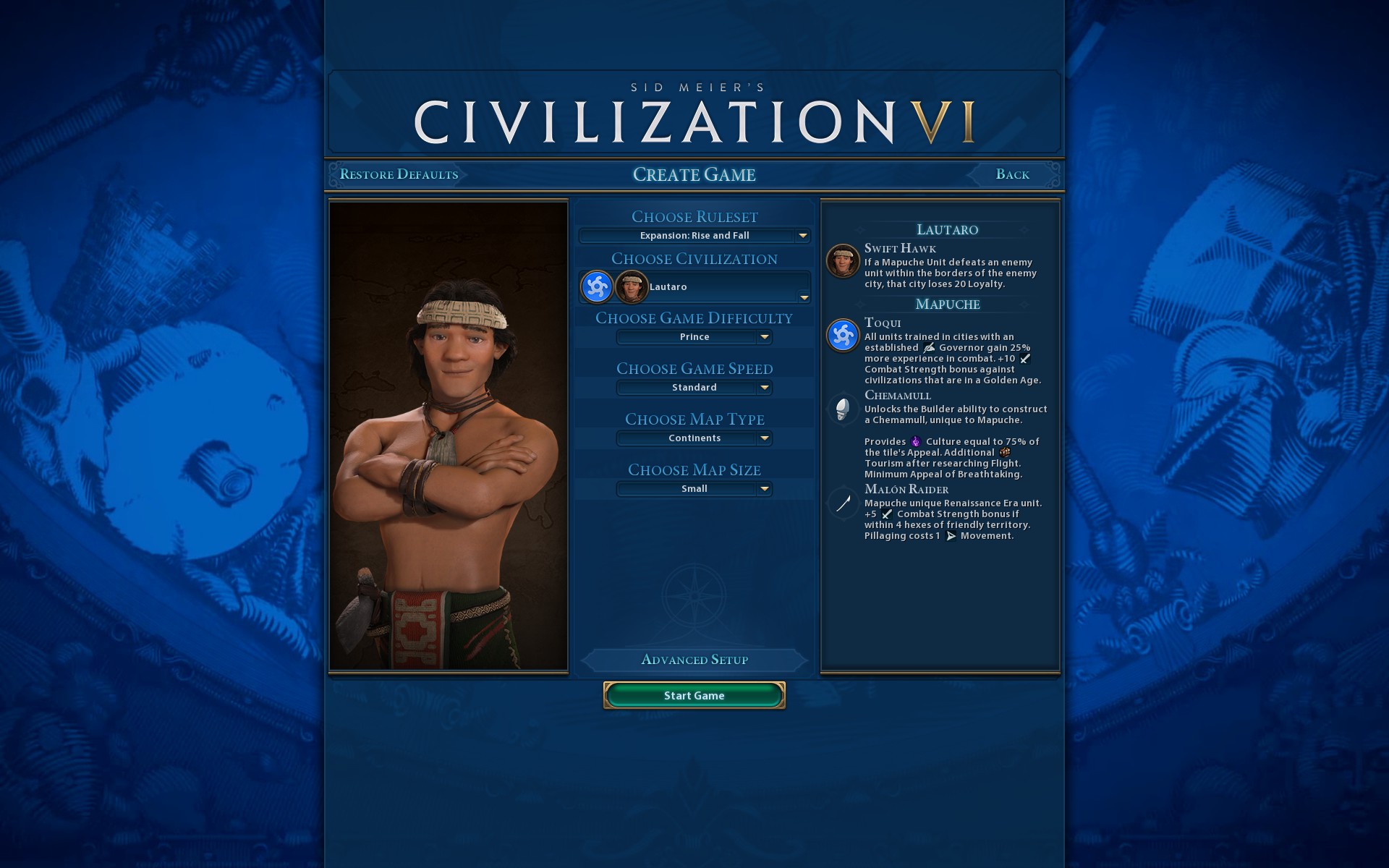The height and width of the screenshot is (868, 1389).
Task: Go Back to the previous menu
Action: point(1012,174)
